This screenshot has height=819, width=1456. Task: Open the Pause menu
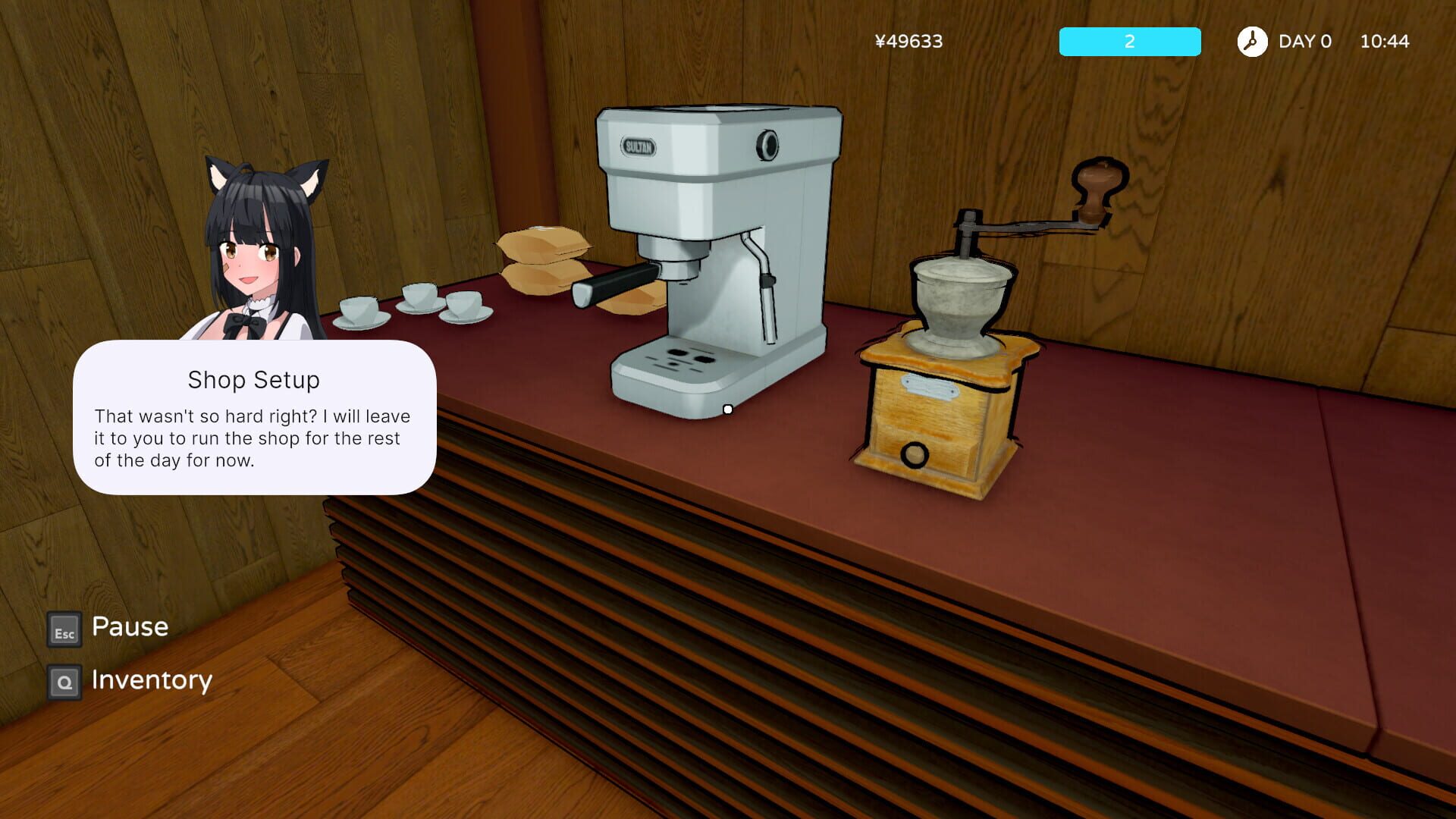(129, 628)
